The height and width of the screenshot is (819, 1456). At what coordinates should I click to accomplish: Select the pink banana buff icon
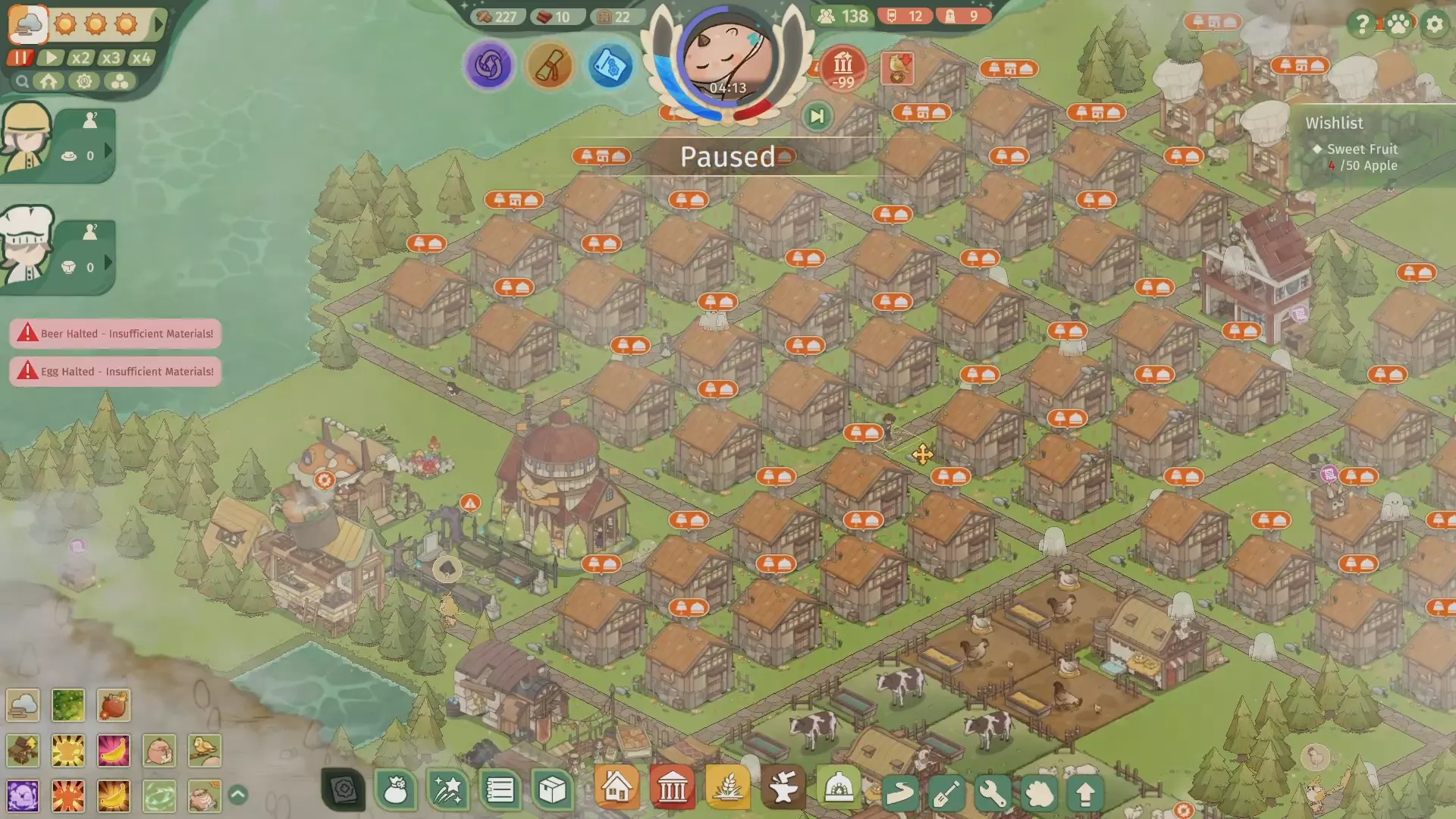tap(114, 751)
